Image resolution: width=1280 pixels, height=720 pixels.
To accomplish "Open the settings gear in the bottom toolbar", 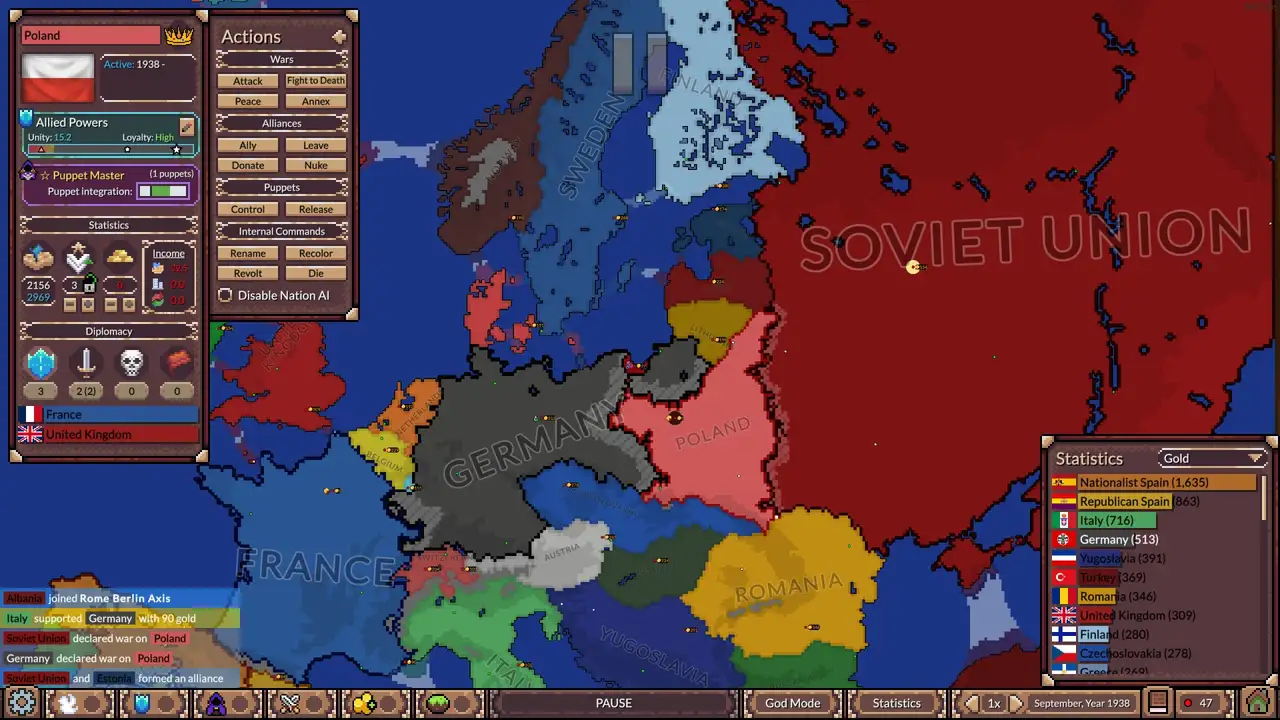I will point(22,702).
